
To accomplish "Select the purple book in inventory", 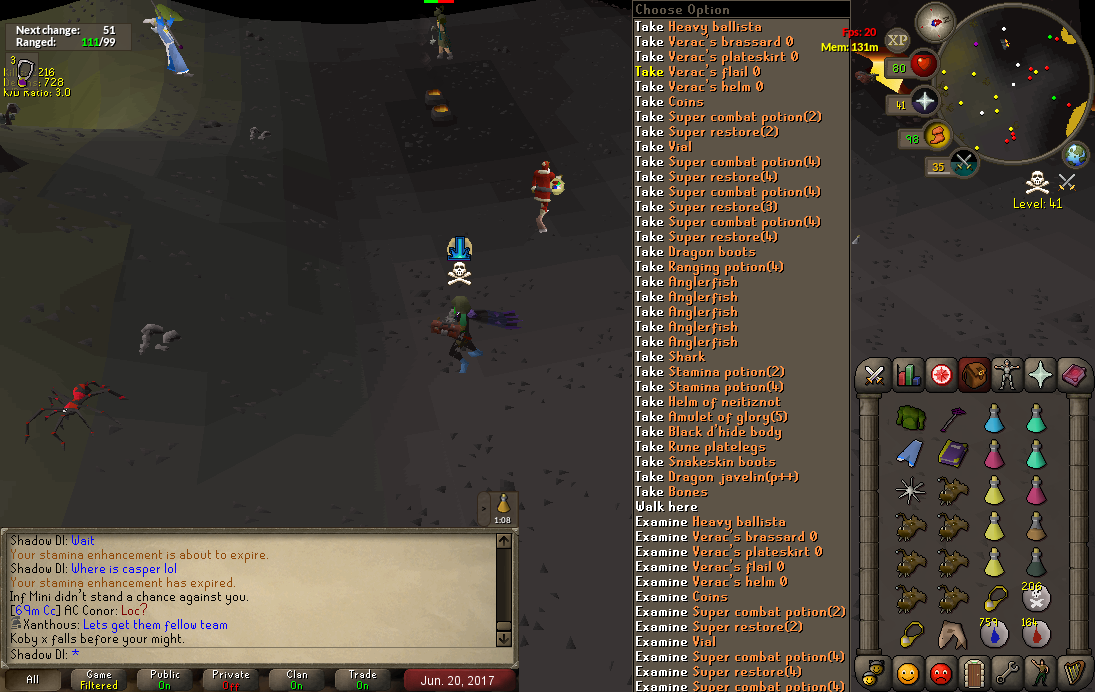I will coord(953,453).
